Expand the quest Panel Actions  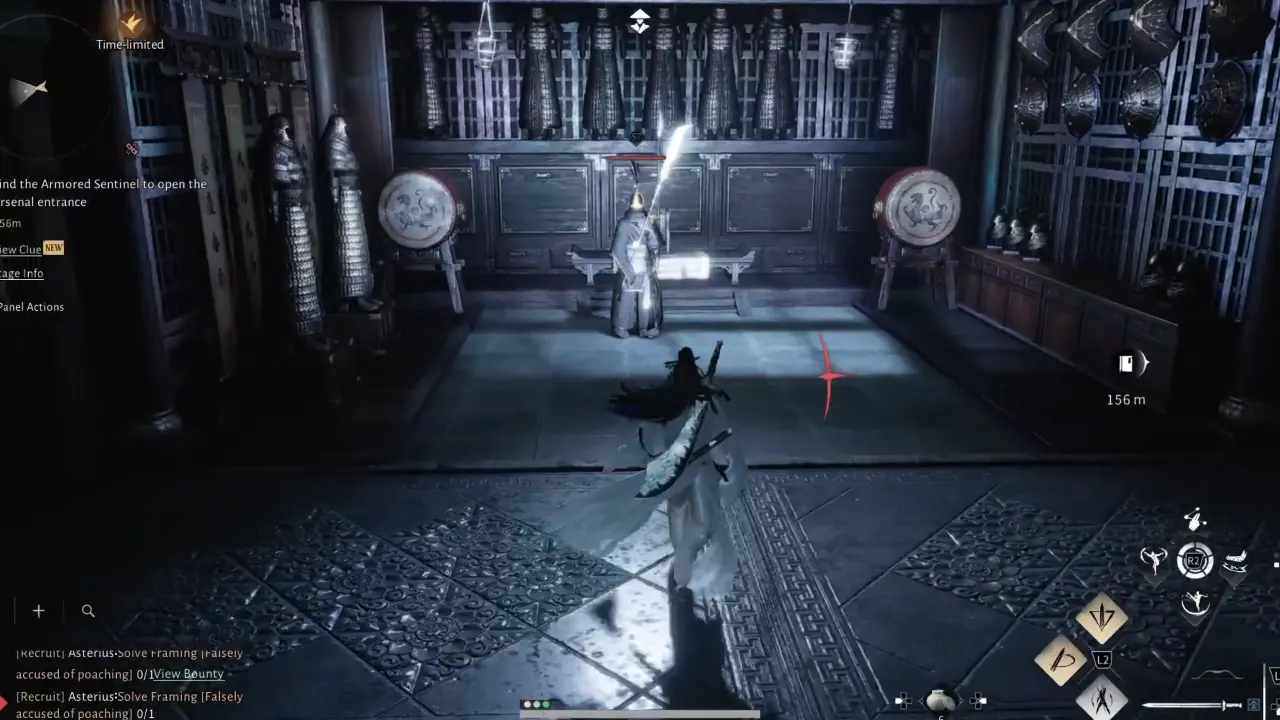(x=33, y=307)
